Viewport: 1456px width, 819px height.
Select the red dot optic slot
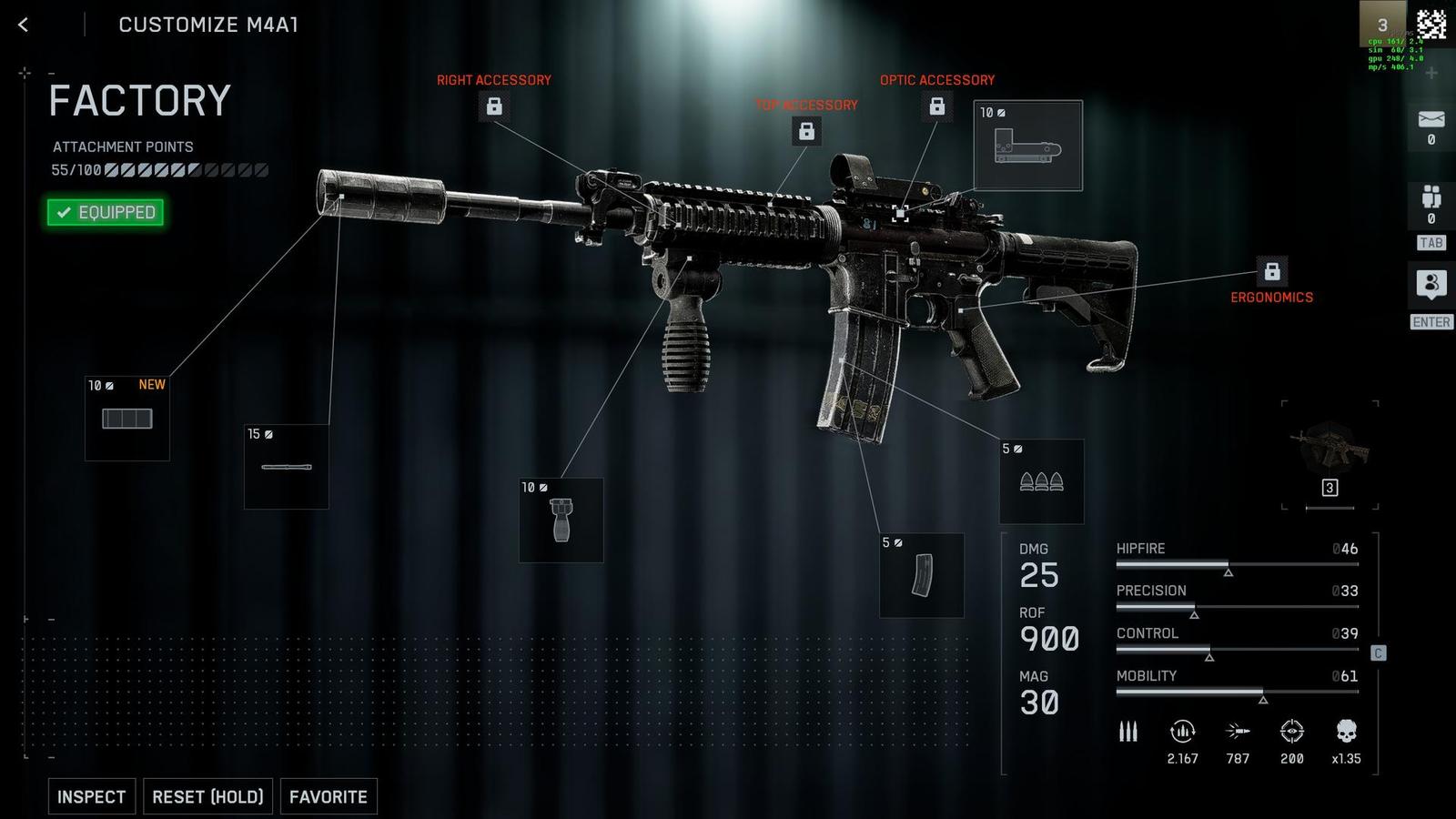click(1028, 146)
